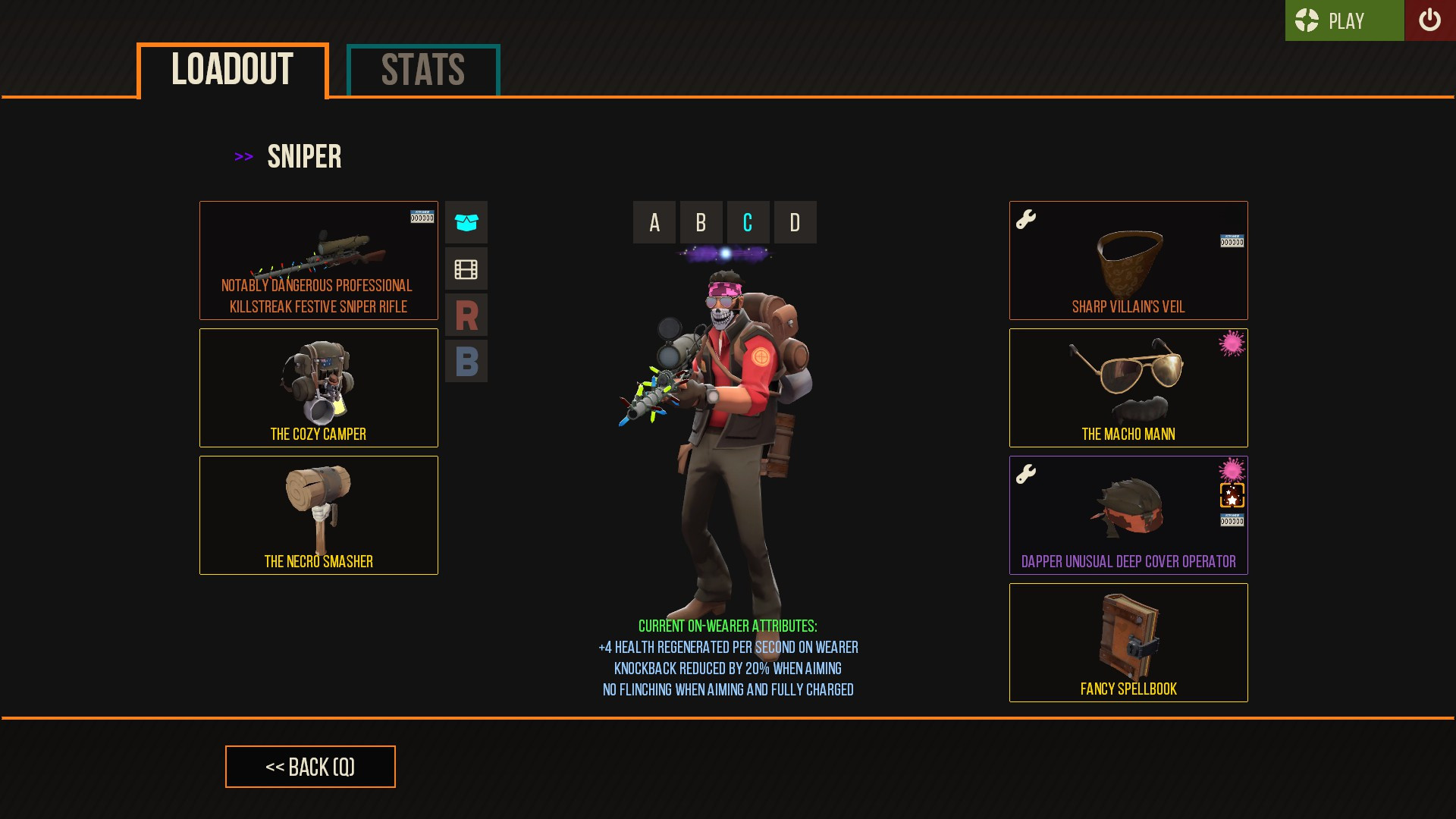Viewport: 1456px width, 819px height.
Task: Switch character preview to BLU team
Action: point(466,362)
